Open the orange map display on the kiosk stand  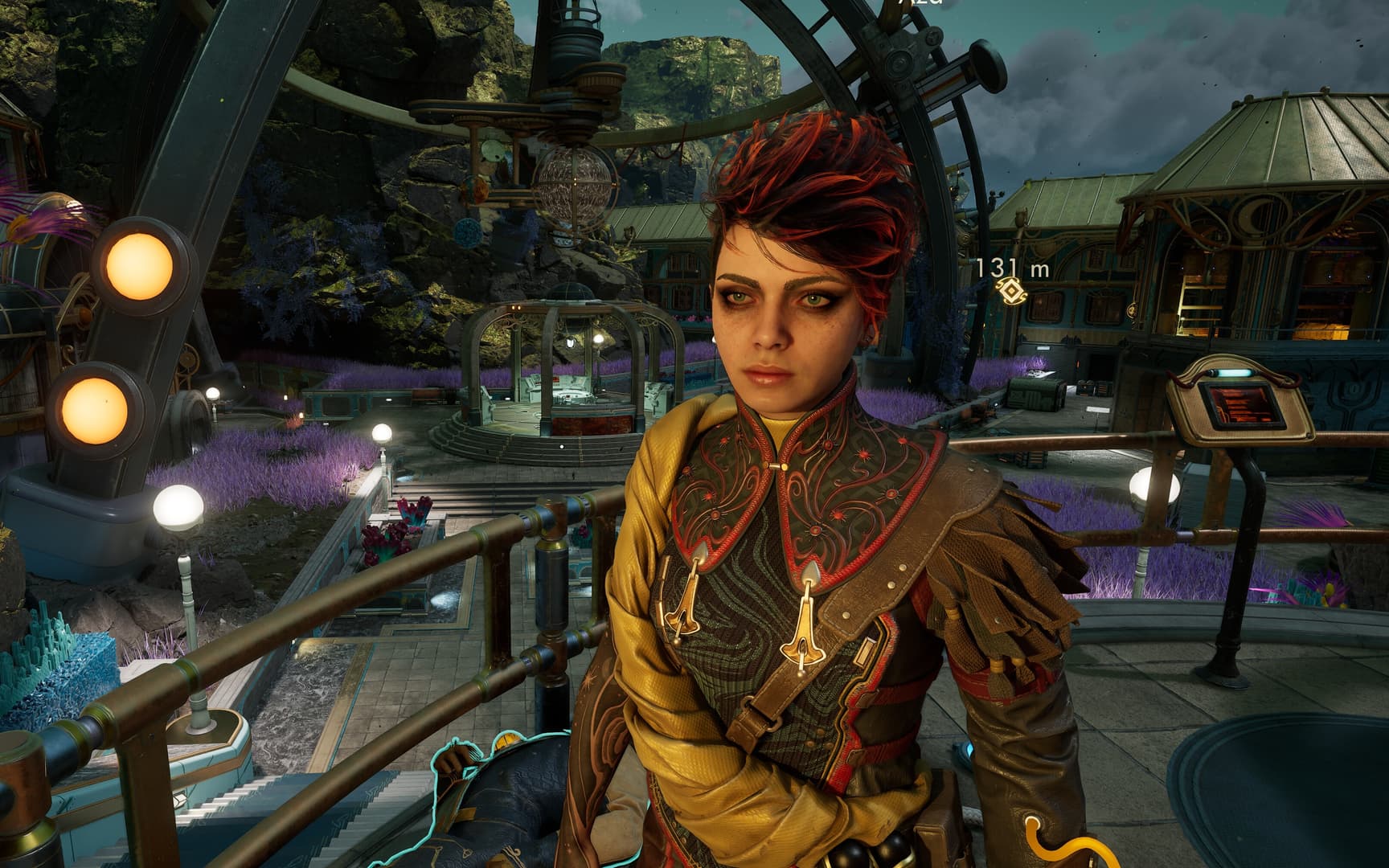pos(1244,407)
